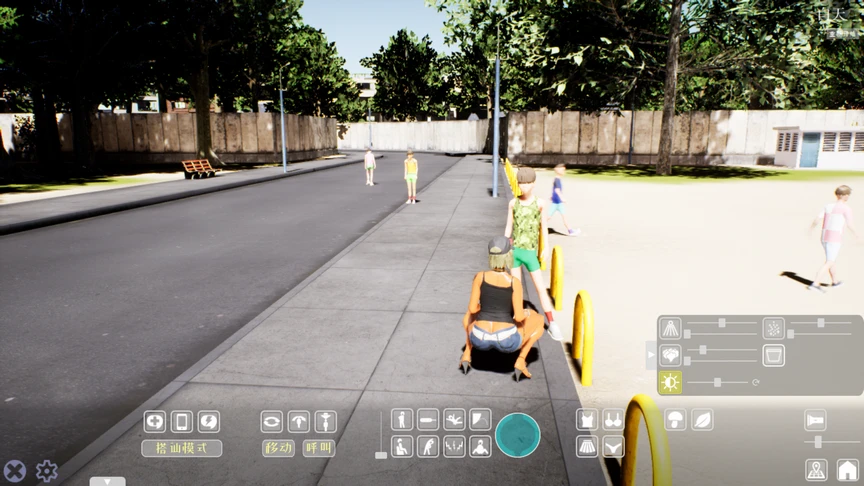Go home with the house icon
Screen dimensions: 864x486
pyautogui.click(x=847, y=470)
